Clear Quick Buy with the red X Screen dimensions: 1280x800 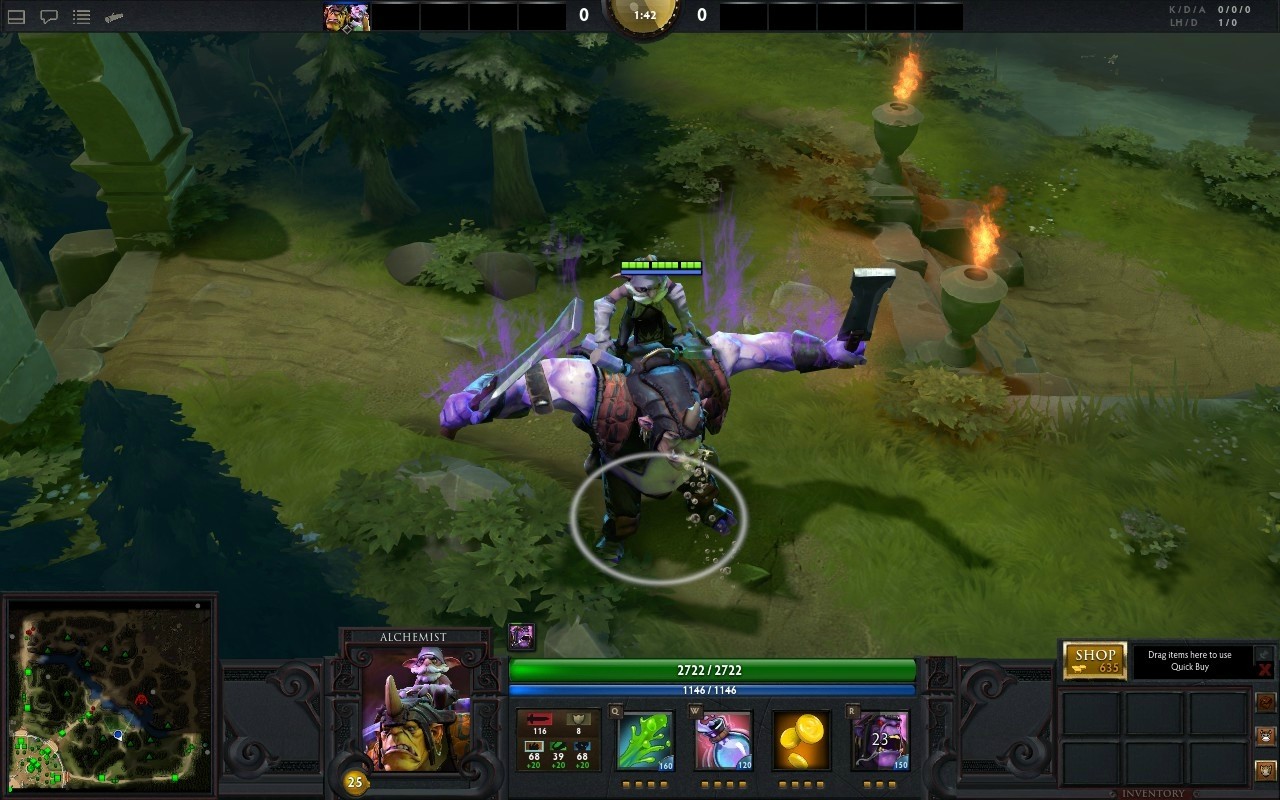click(x=1264, y=669)
